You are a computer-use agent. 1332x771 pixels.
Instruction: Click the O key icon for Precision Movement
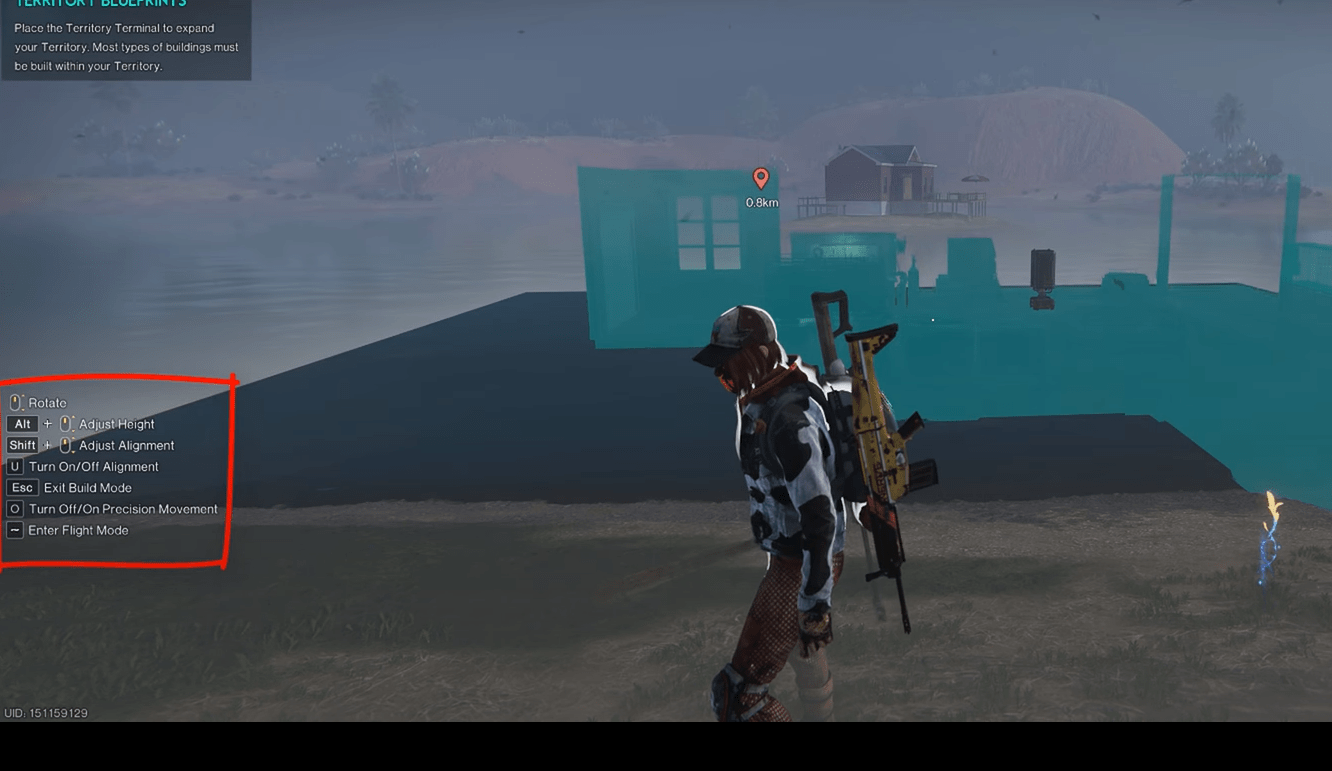coord(14,508)
